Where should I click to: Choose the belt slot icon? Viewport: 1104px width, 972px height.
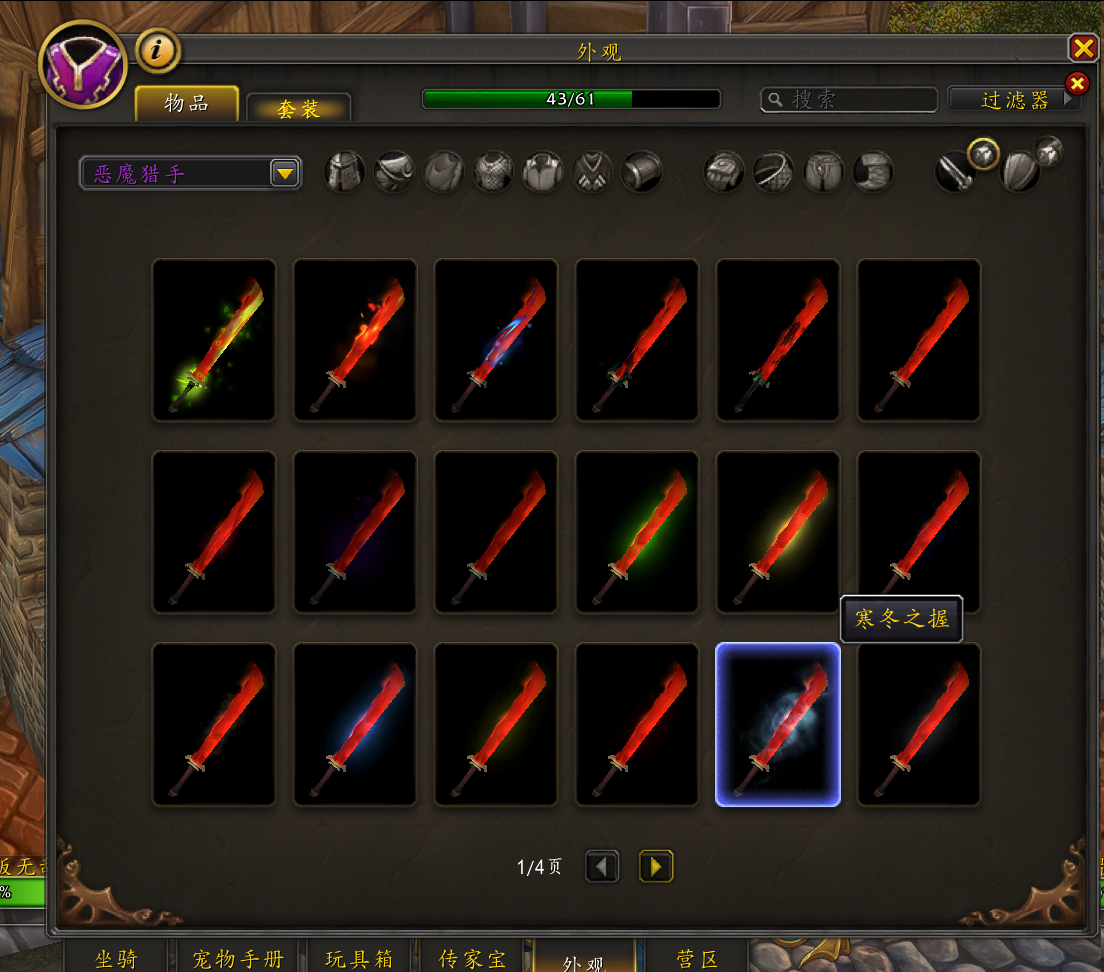[x=774, y=172]
